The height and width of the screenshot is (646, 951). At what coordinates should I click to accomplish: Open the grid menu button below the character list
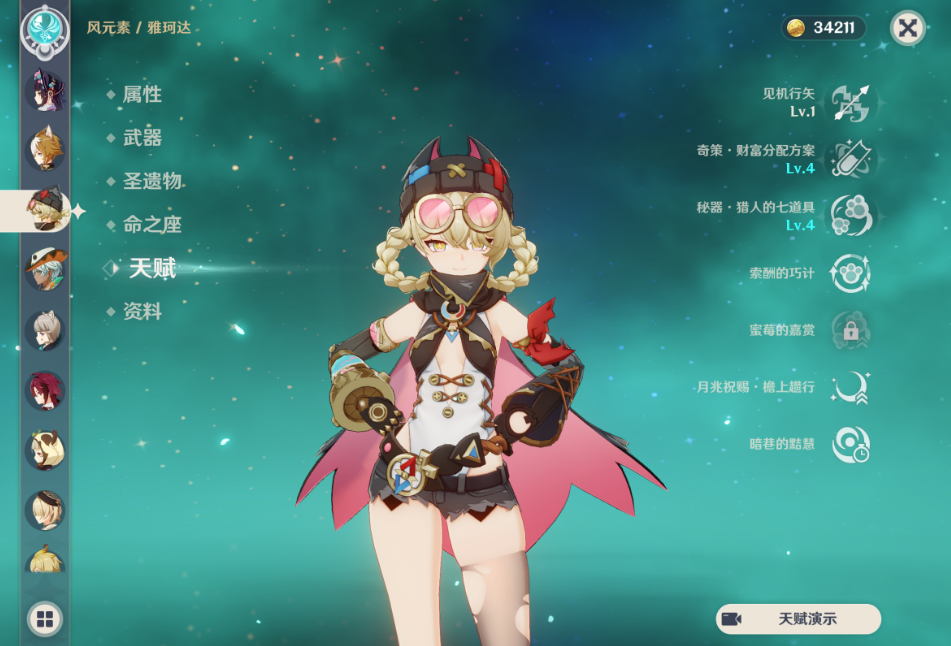click(x=44, y=619)
